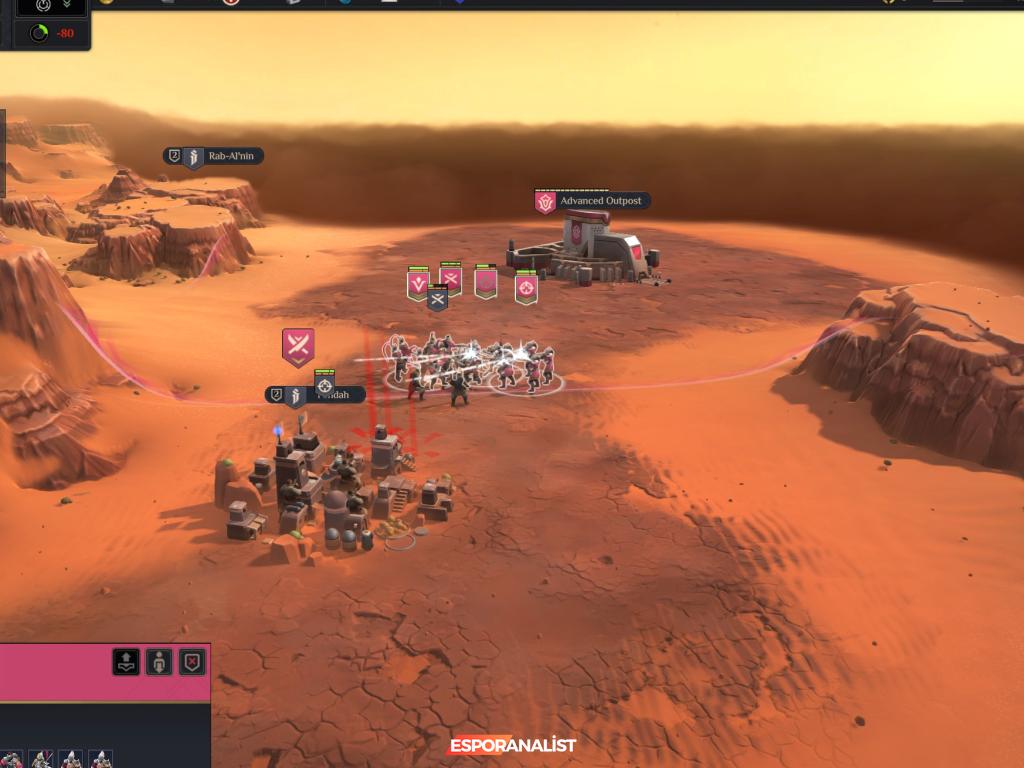Select the pink crosshair unit banner near outpost
The image size is (1024, 768).
(526, 288)
